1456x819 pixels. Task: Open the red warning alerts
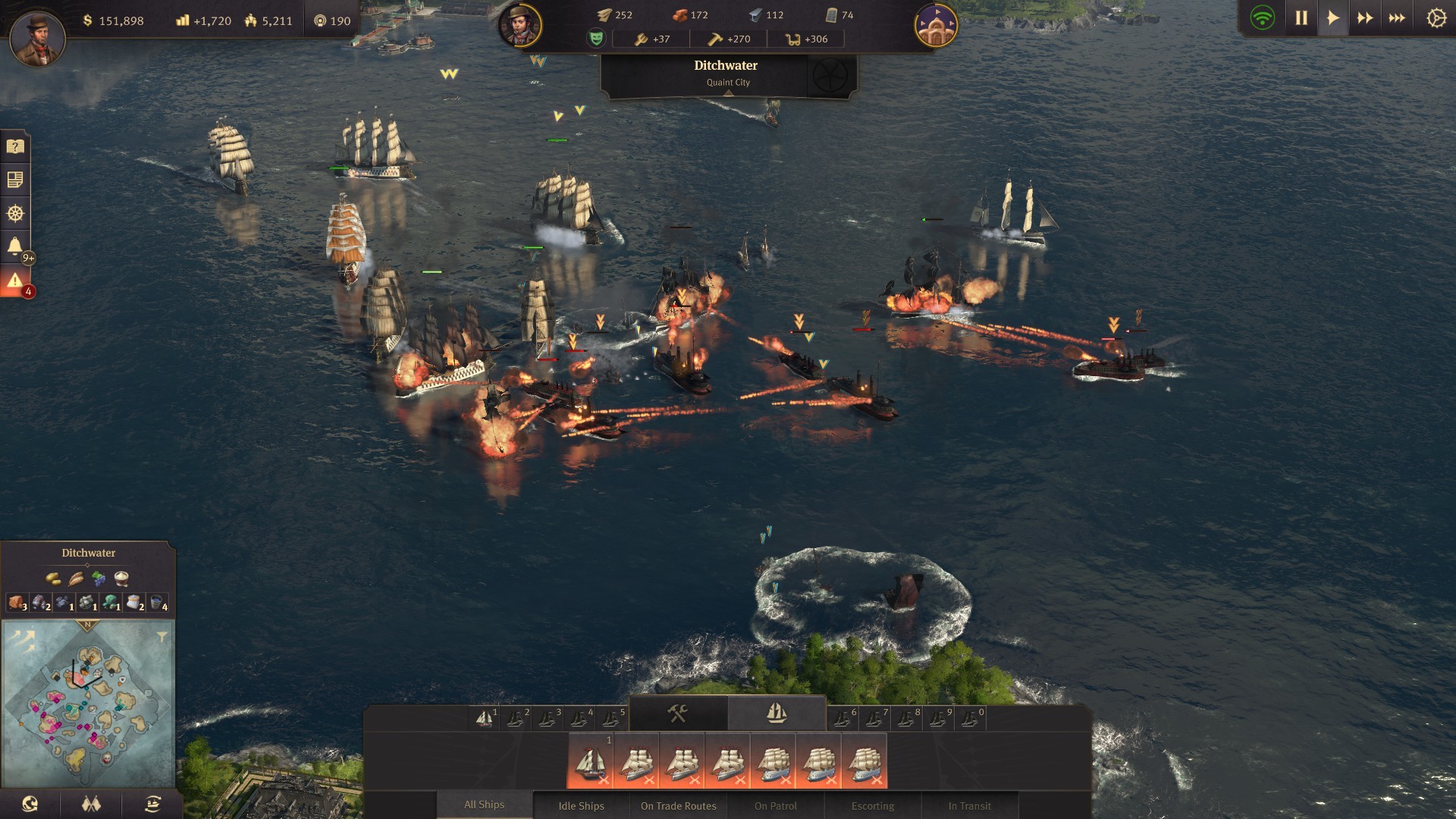pyautogui.click(x=15, y=281)
